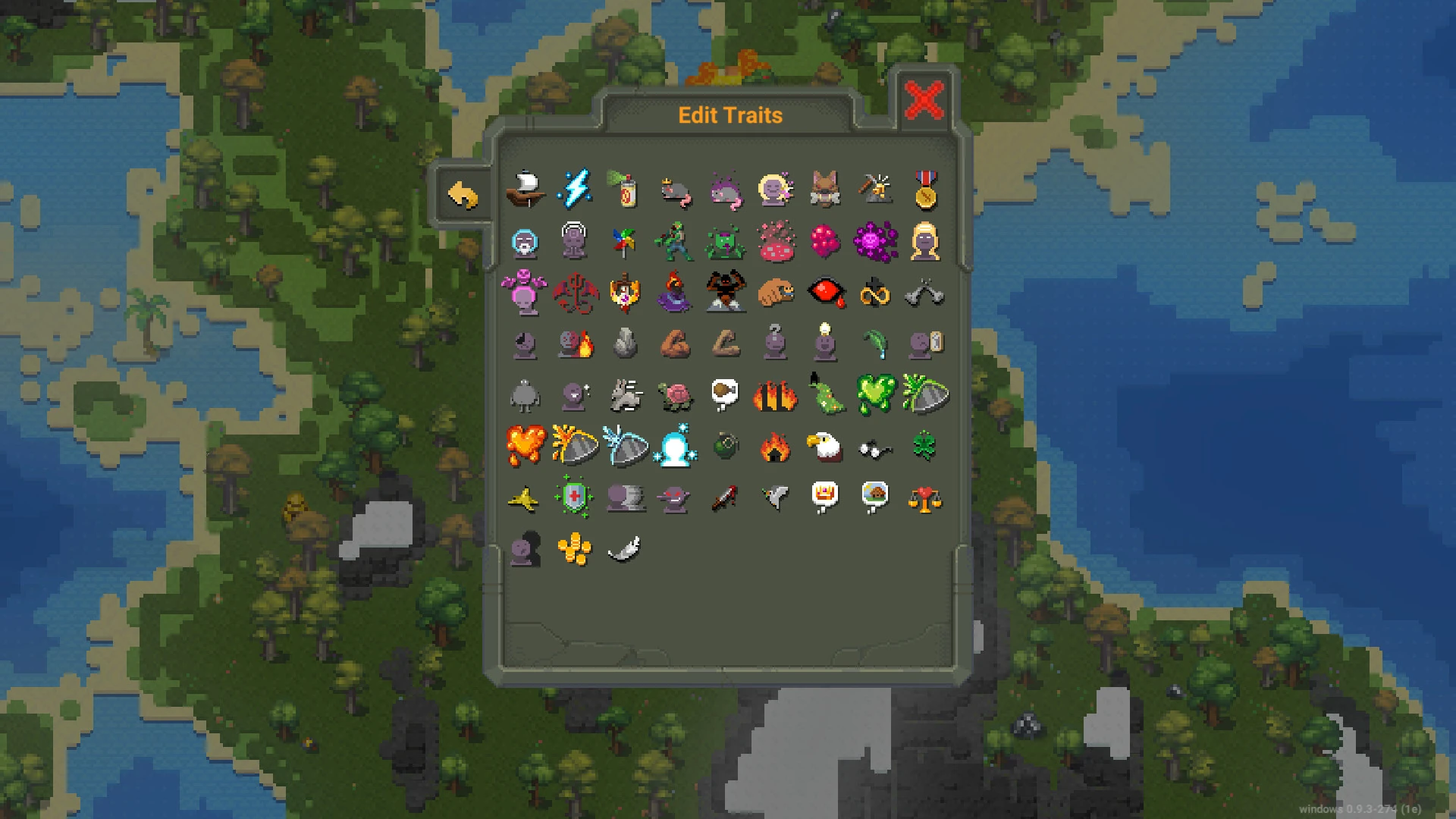Click the back arrow to exit Edit Traits
This screenshot has width=1456, height=819.
464,193
